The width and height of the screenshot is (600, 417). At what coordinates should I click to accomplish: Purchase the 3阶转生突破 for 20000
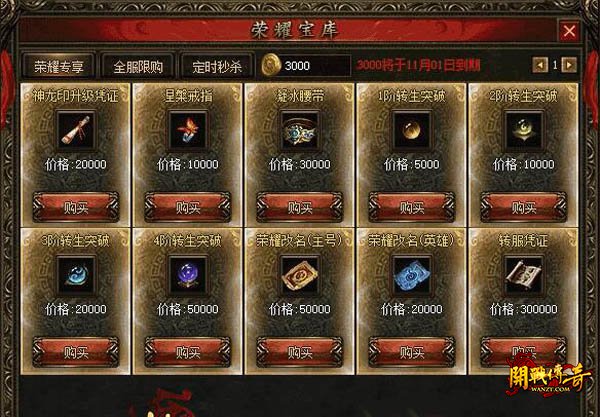tap(75, 352)
